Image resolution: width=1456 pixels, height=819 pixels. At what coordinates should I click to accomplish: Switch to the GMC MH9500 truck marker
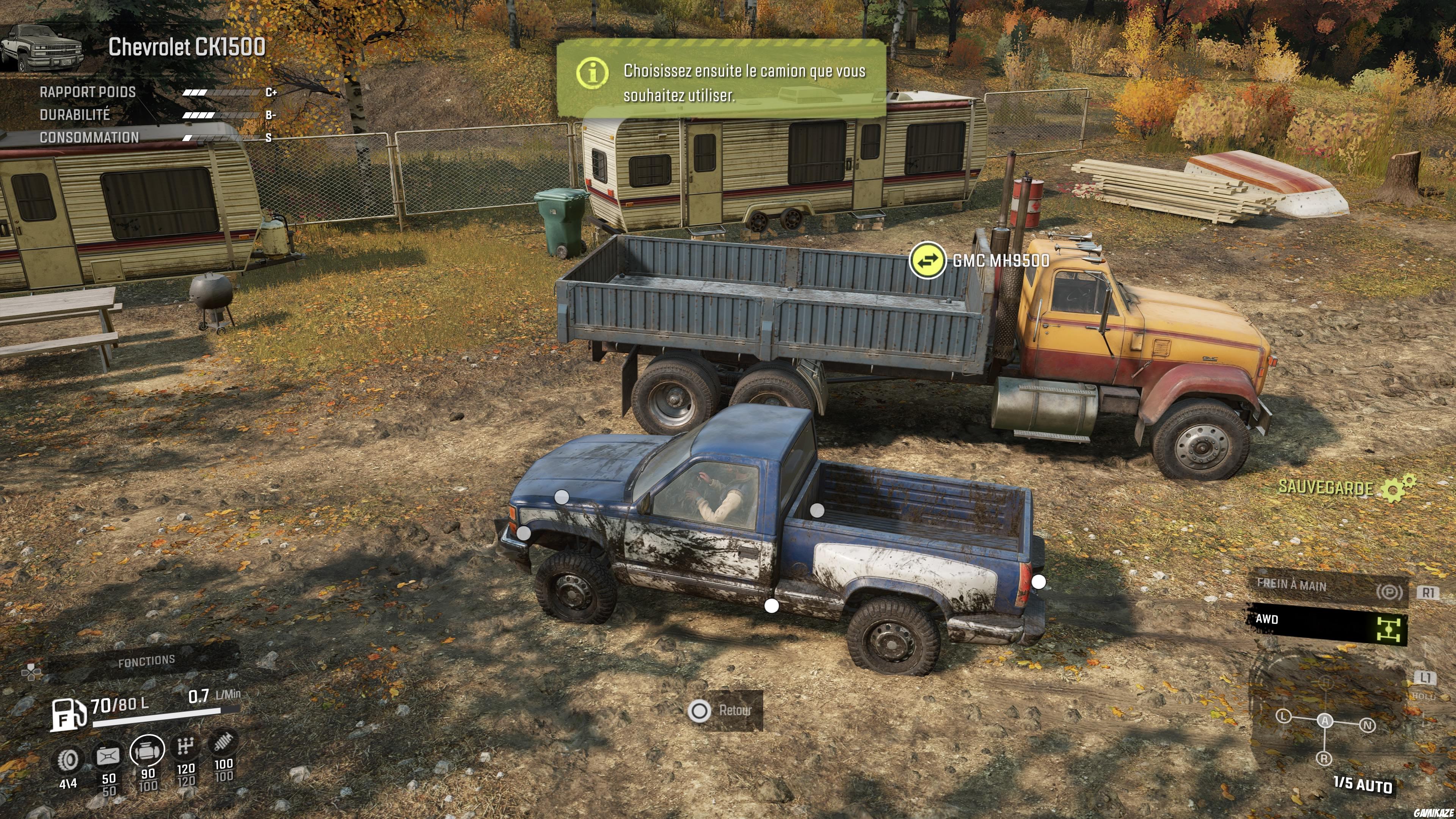927,260
